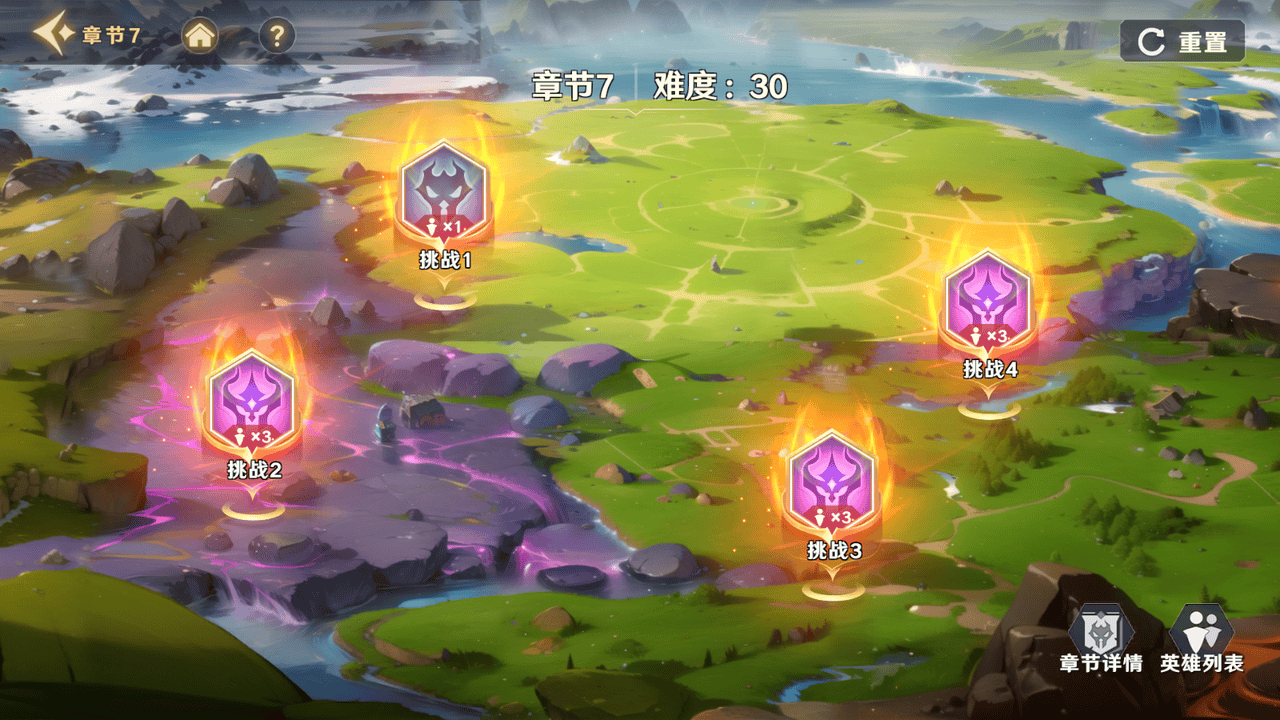The width and height of the screenshot is (1280, 720).
Task: View the 英雄列表 hero list
Action: click(x=1201, y=638)
